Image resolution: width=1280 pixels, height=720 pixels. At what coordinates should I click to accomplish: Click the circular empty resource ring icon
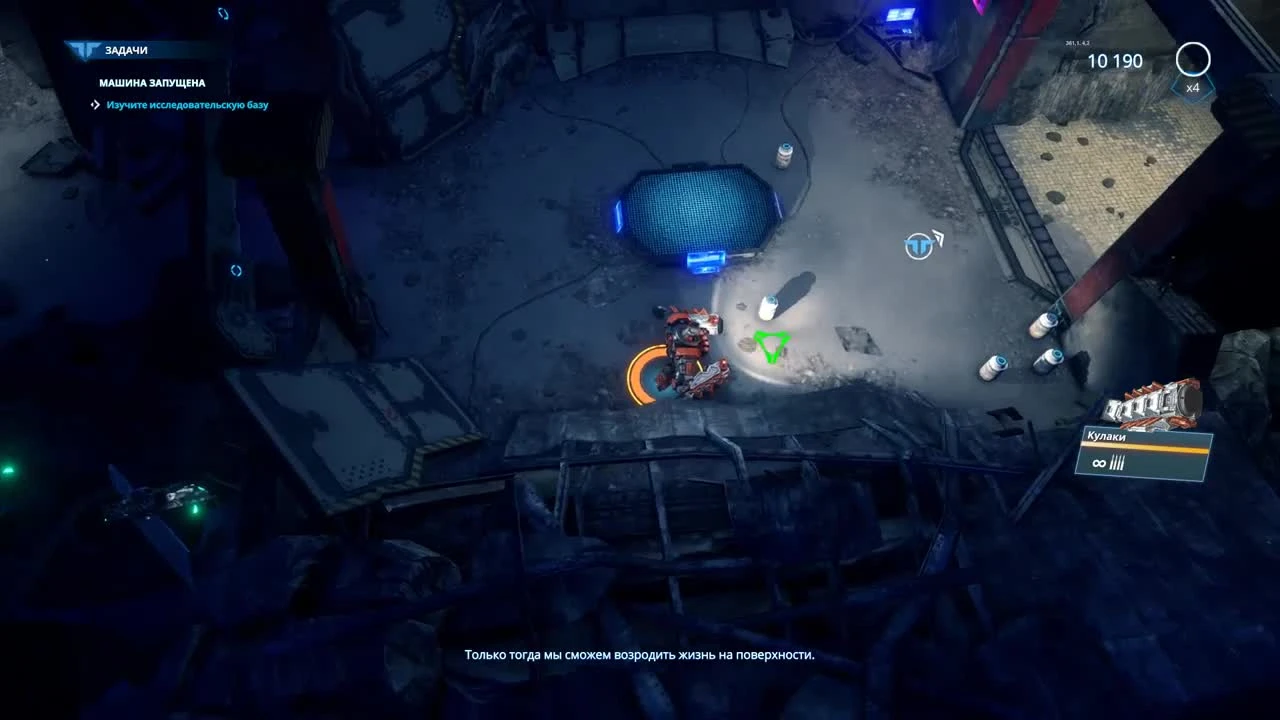coord(1192,60)
